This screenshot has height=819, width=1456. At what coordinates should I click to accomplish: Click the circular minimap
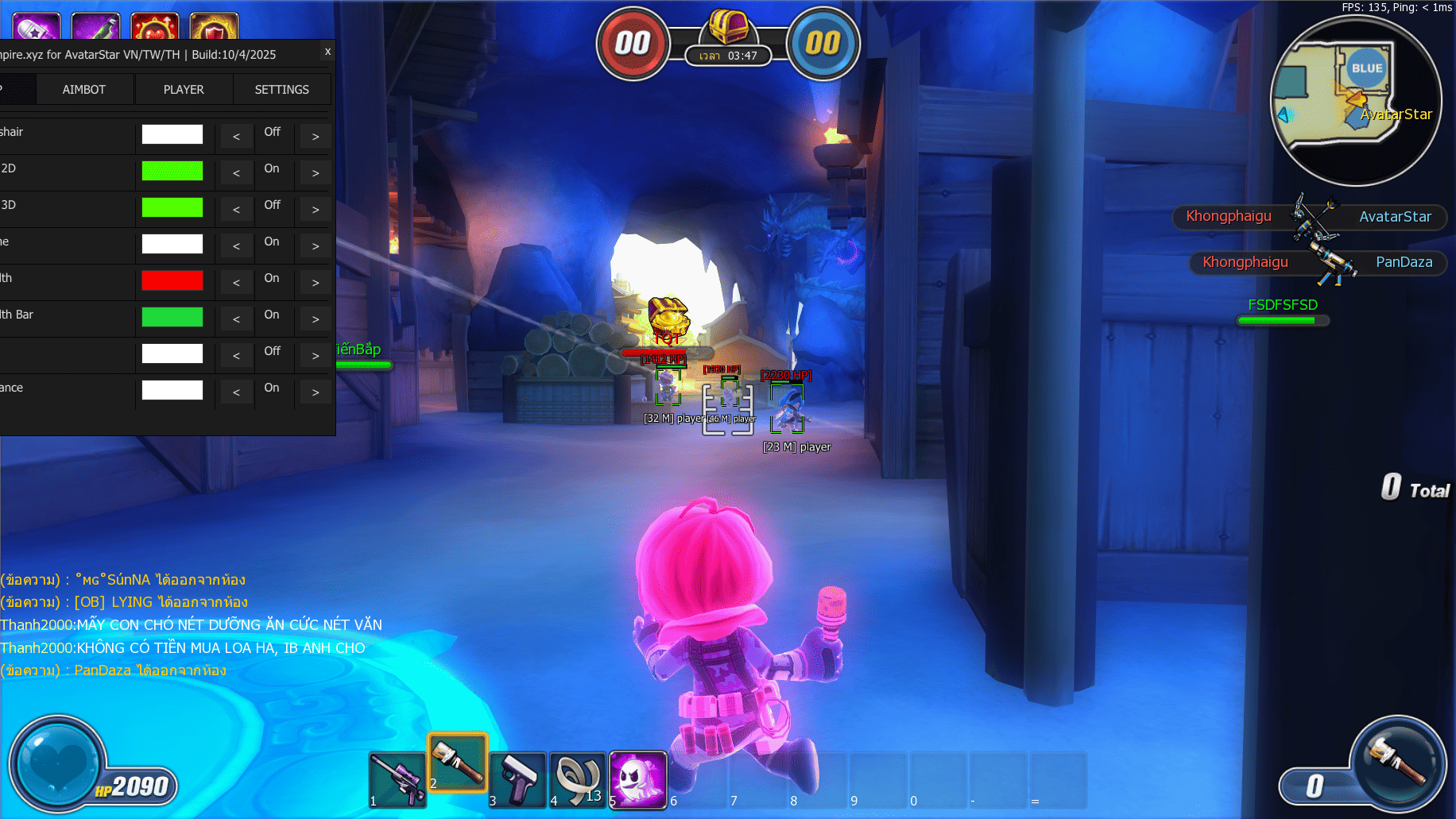click(1356, 101)
